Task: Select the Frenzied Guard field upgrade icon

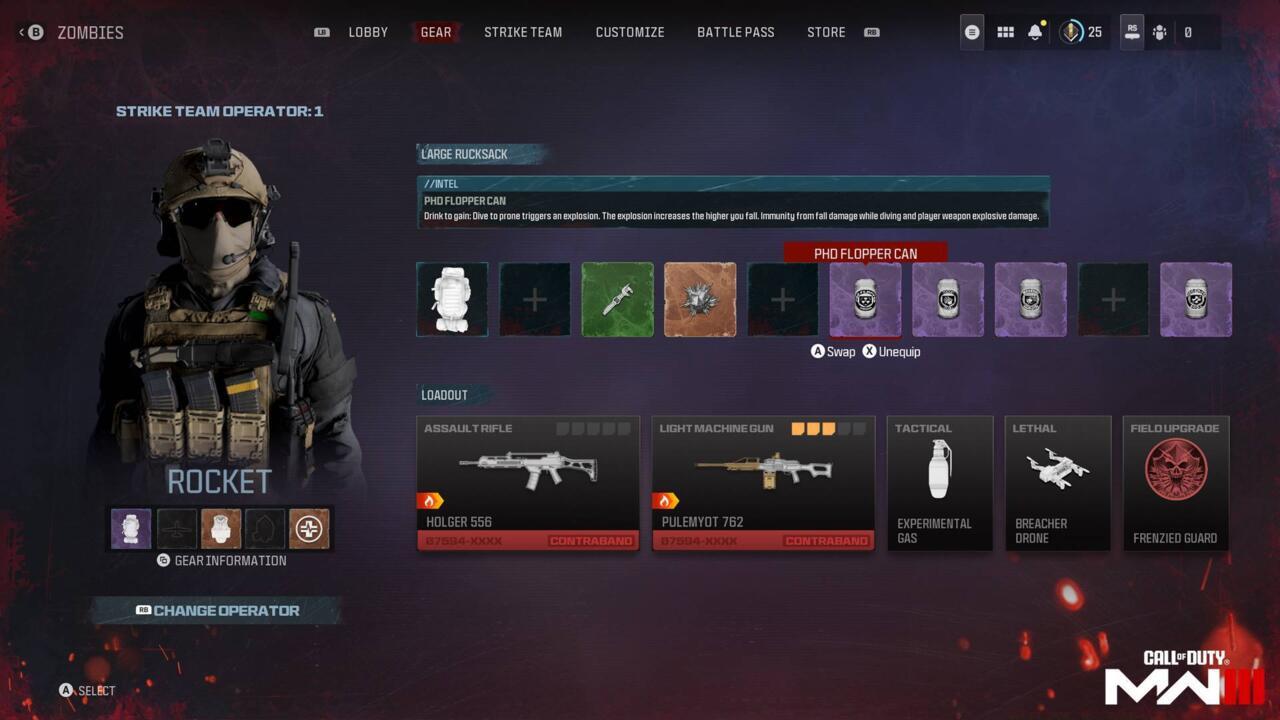Action: coord(1176,467)
